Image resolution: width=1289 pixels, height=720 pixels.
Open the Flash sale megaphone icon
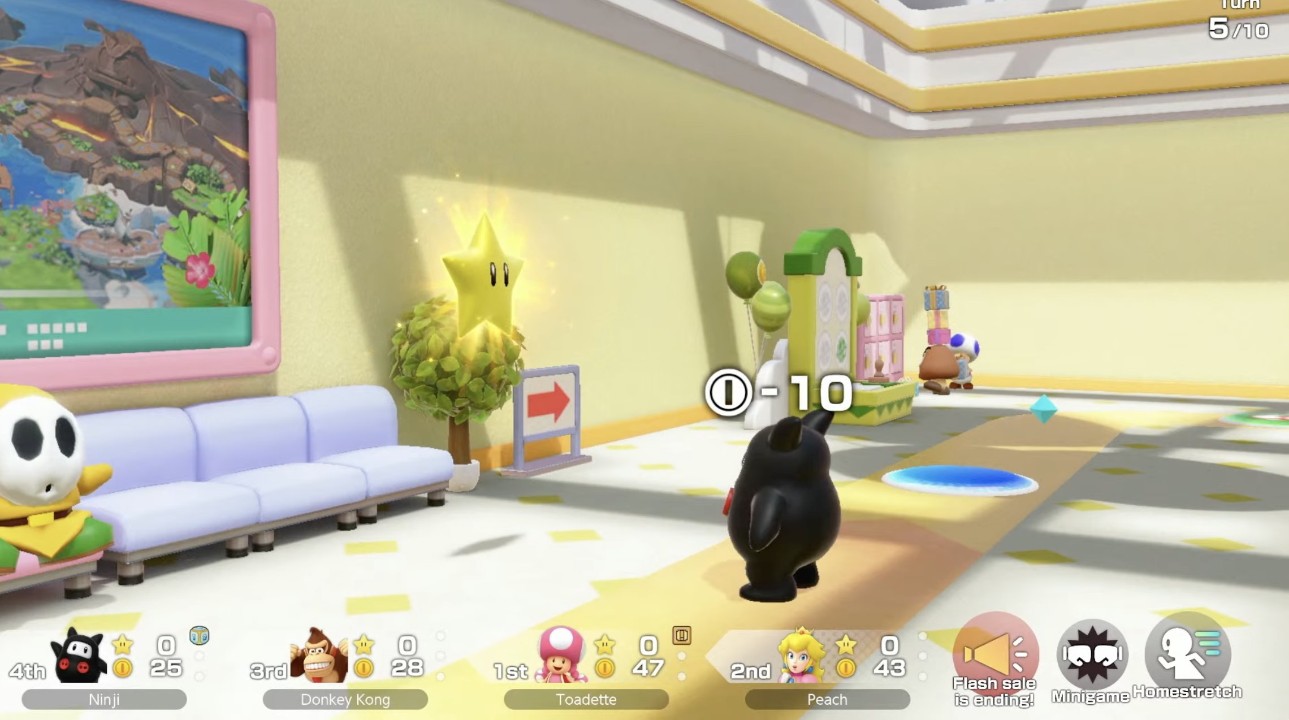pyautogui.click(x=994, y=653)
